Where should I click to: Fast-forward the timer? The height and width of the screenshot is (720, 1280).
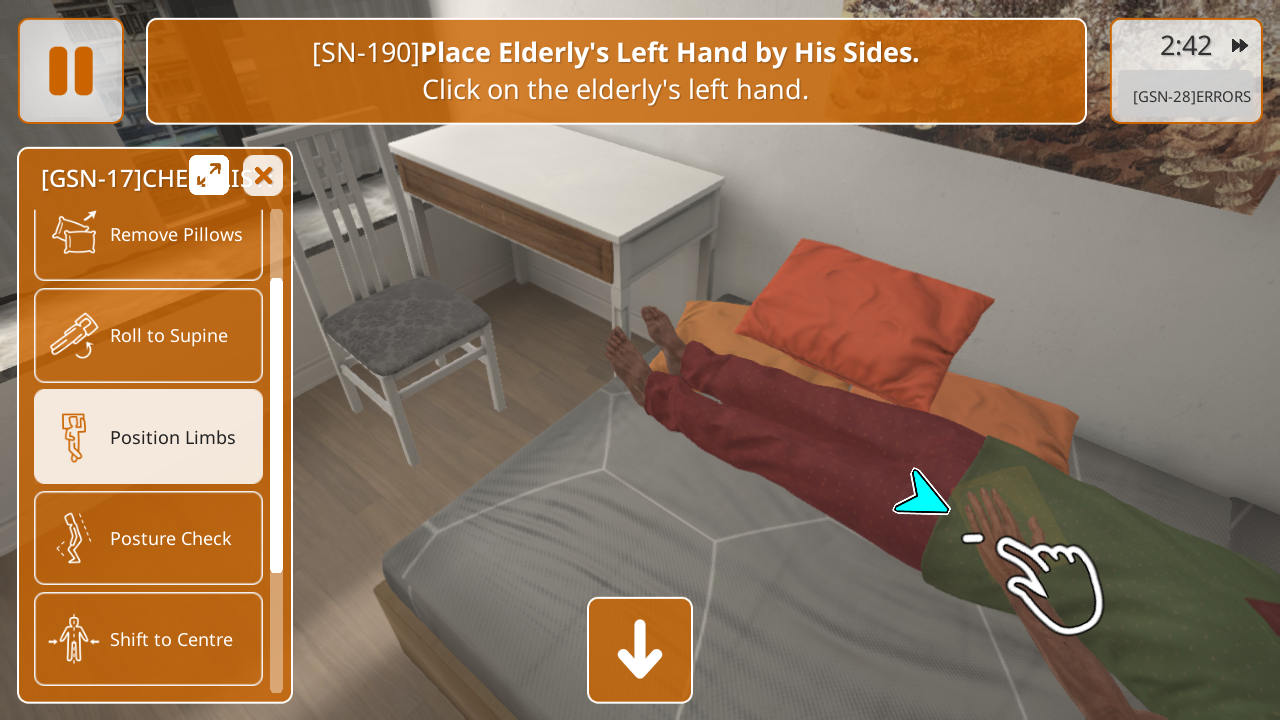(1239, 46)
